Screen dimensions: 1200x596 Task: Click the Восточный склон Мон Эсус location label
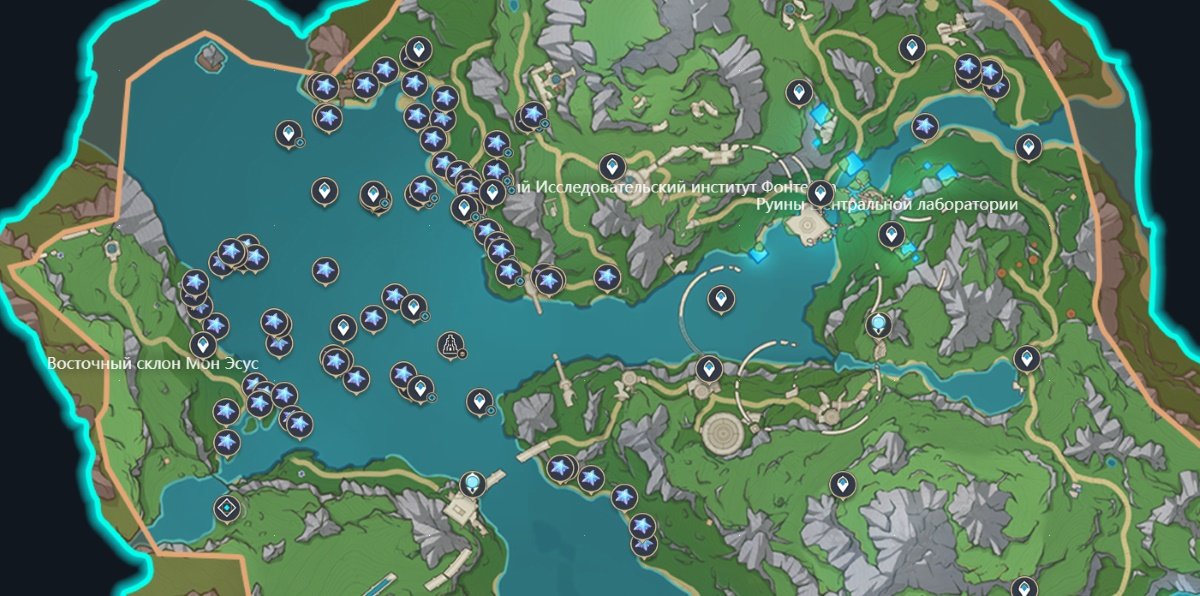pyautogui.click(x=153, y=363)
